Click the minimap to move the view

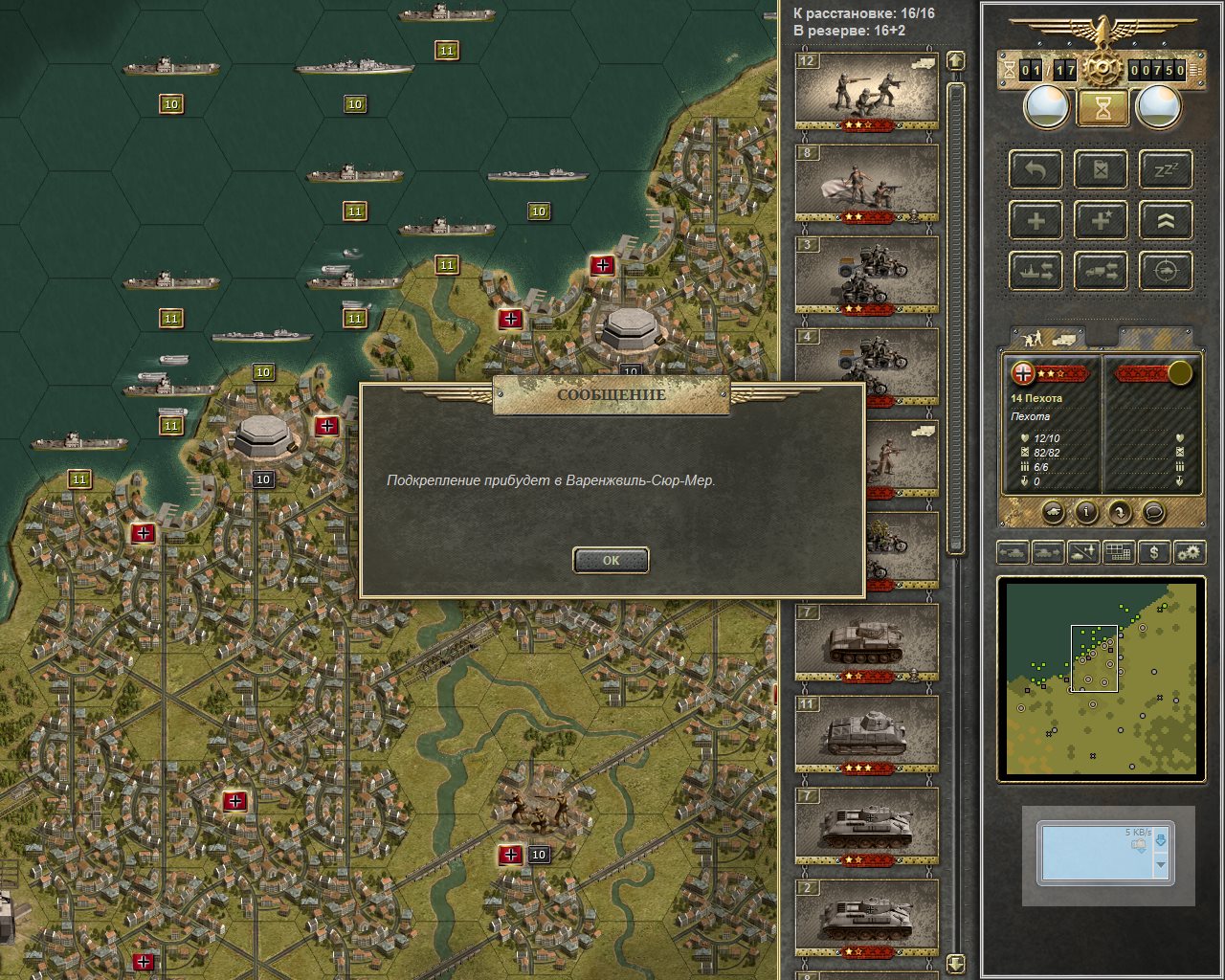coord(1101,679)
